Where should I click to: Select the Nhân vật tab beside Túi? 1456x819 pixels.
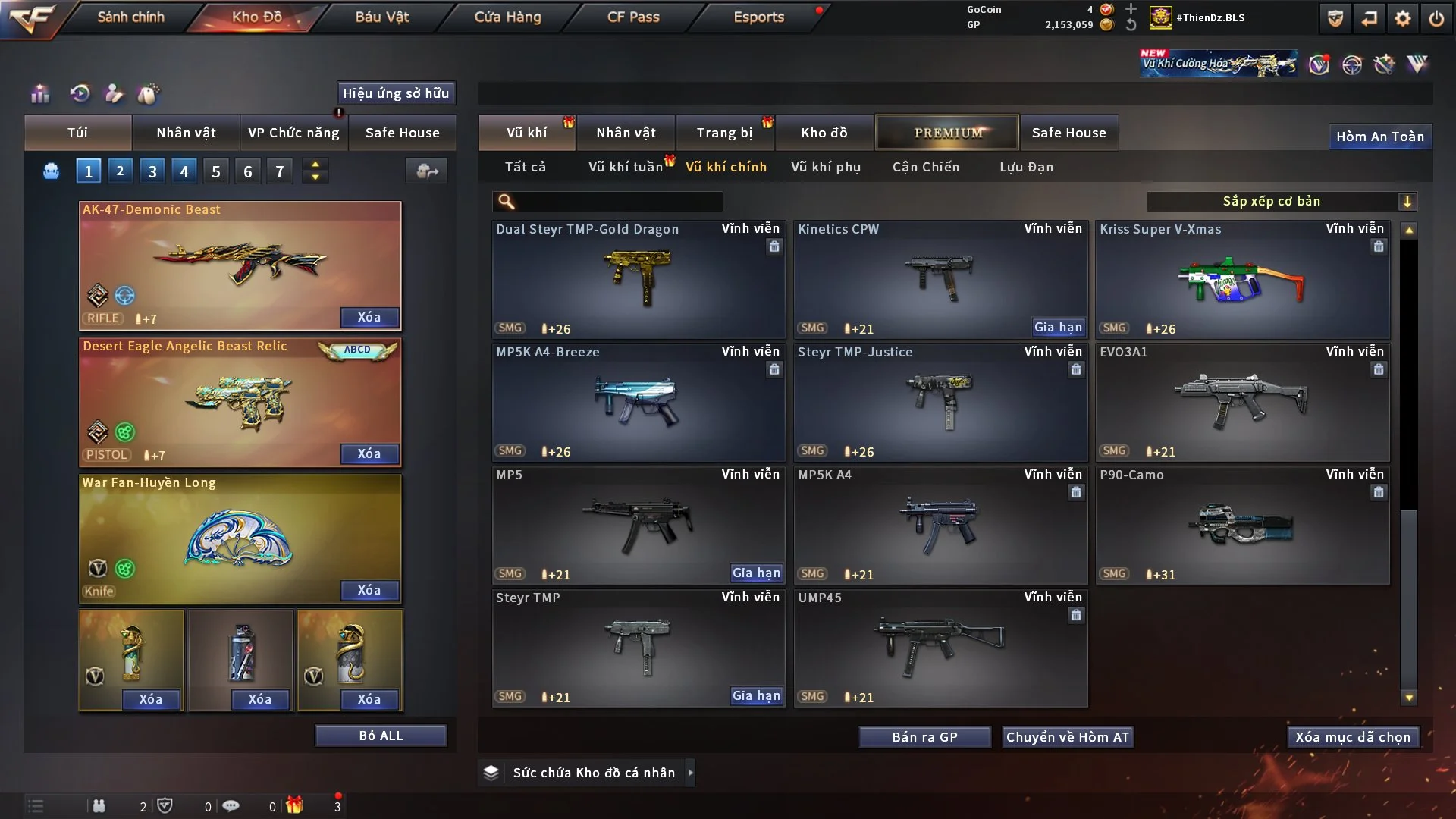pyautogui.click(x=186, y=133)
